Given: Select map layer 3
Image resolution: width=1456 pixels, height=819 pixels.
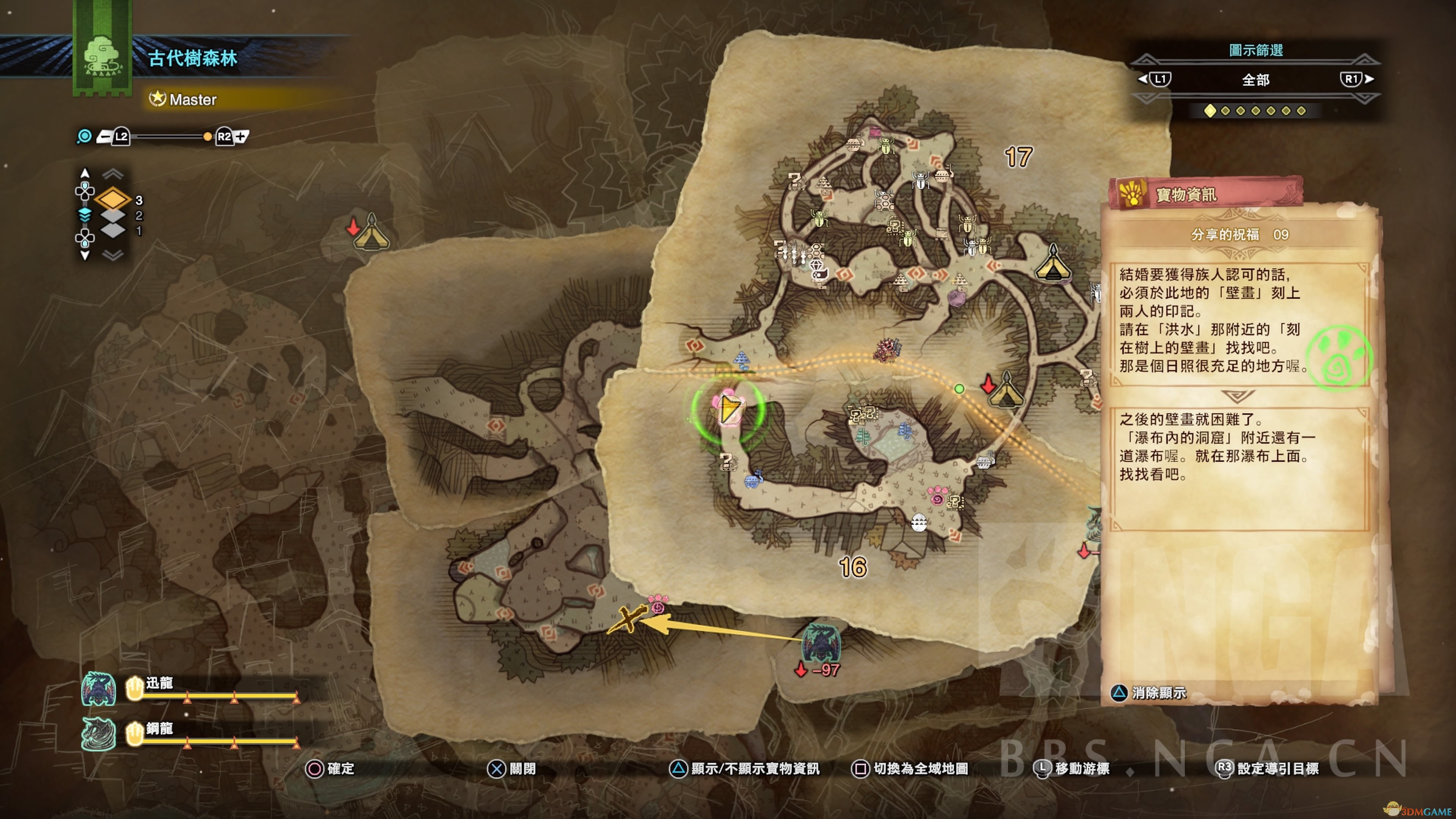Looking at the screenshot, I should tap(113, 199).
